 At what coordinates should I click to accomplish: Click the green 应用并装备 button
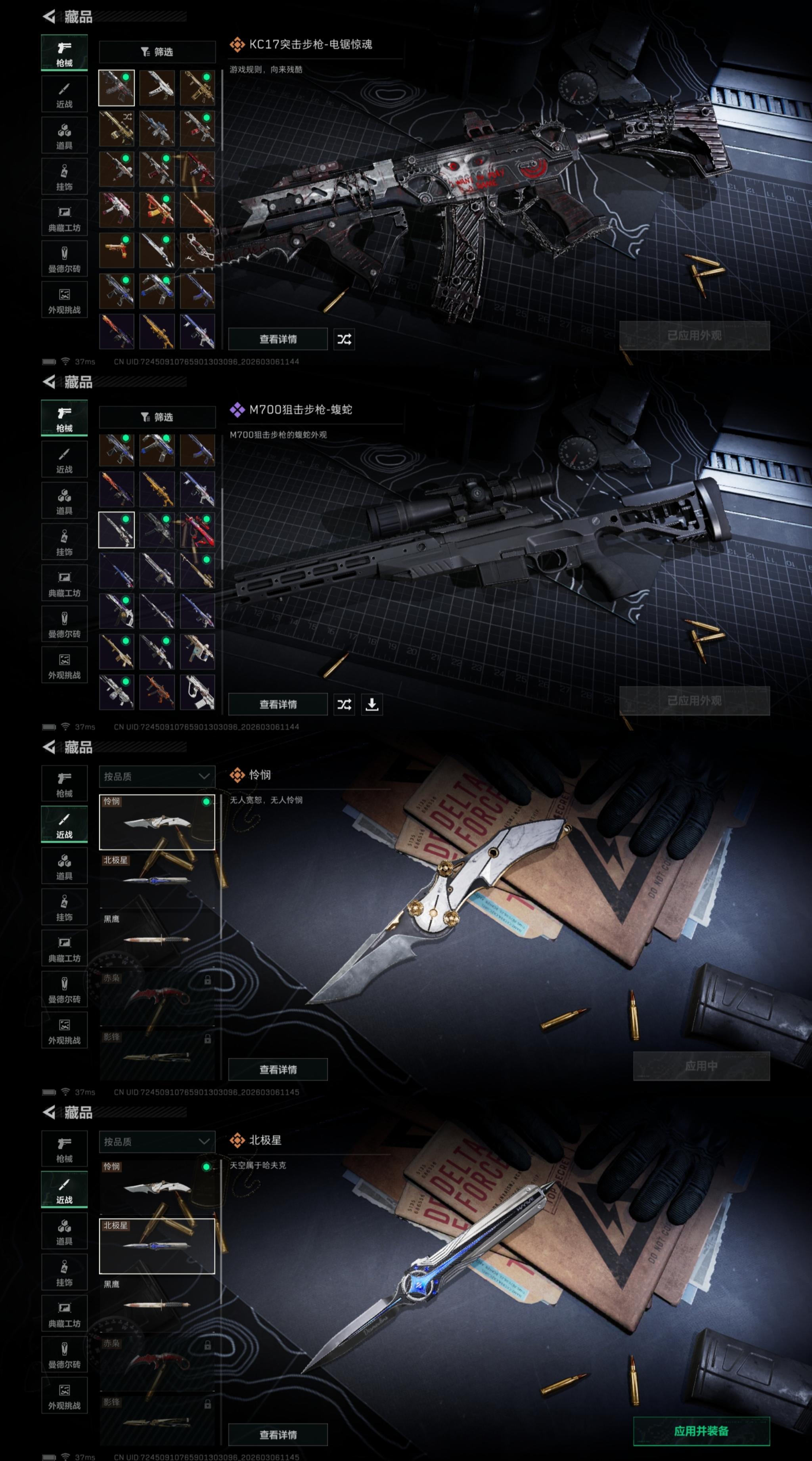pyautogui.click(x=701, y=1430)
